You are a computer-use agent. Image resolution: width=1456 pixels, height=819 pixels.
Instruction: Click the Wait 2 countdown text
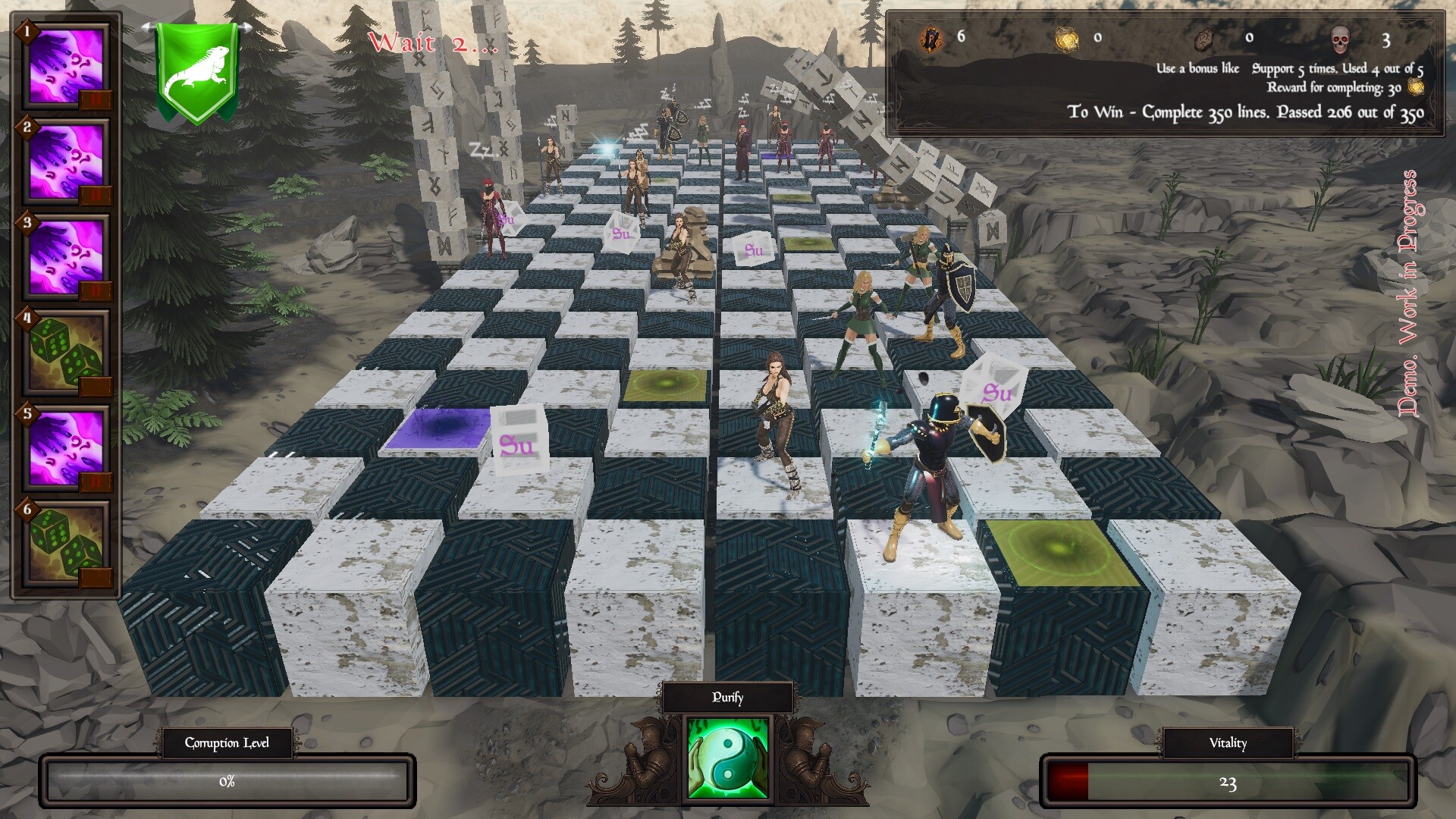[430, 43]
